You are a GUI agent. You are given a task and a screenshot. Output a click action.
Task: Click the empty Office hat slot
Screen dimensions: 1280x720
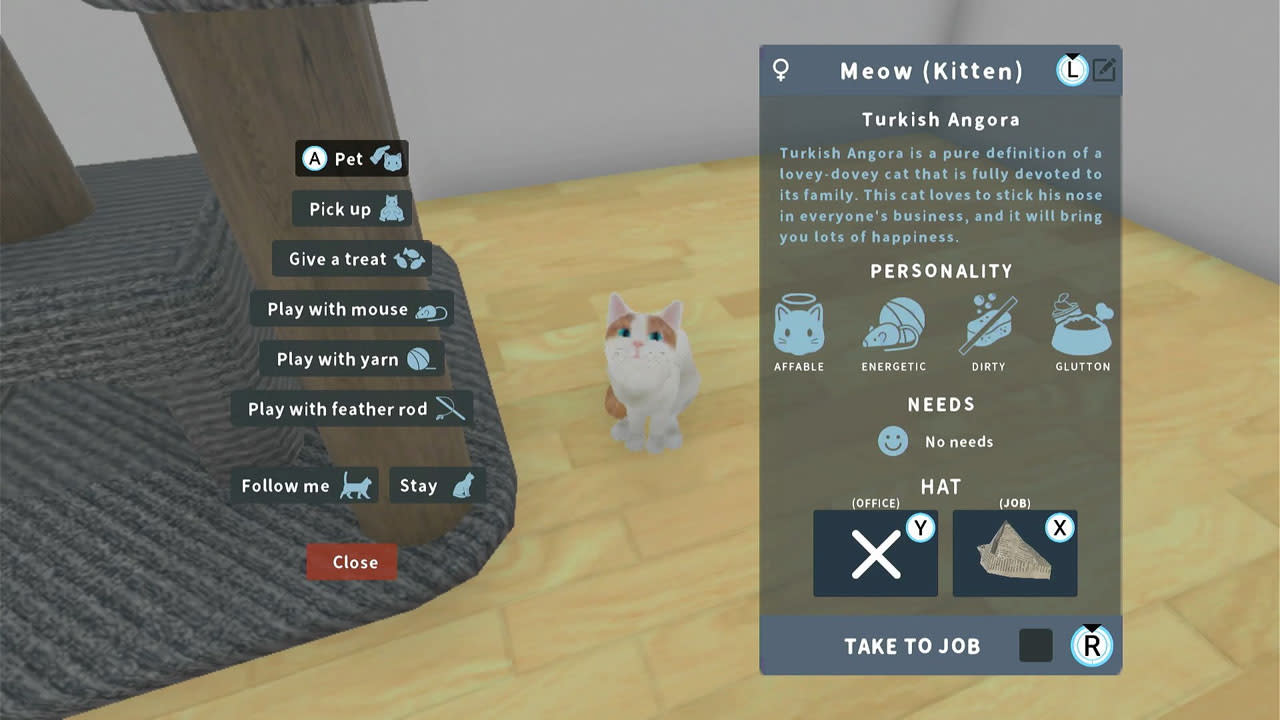pos(875,553)
